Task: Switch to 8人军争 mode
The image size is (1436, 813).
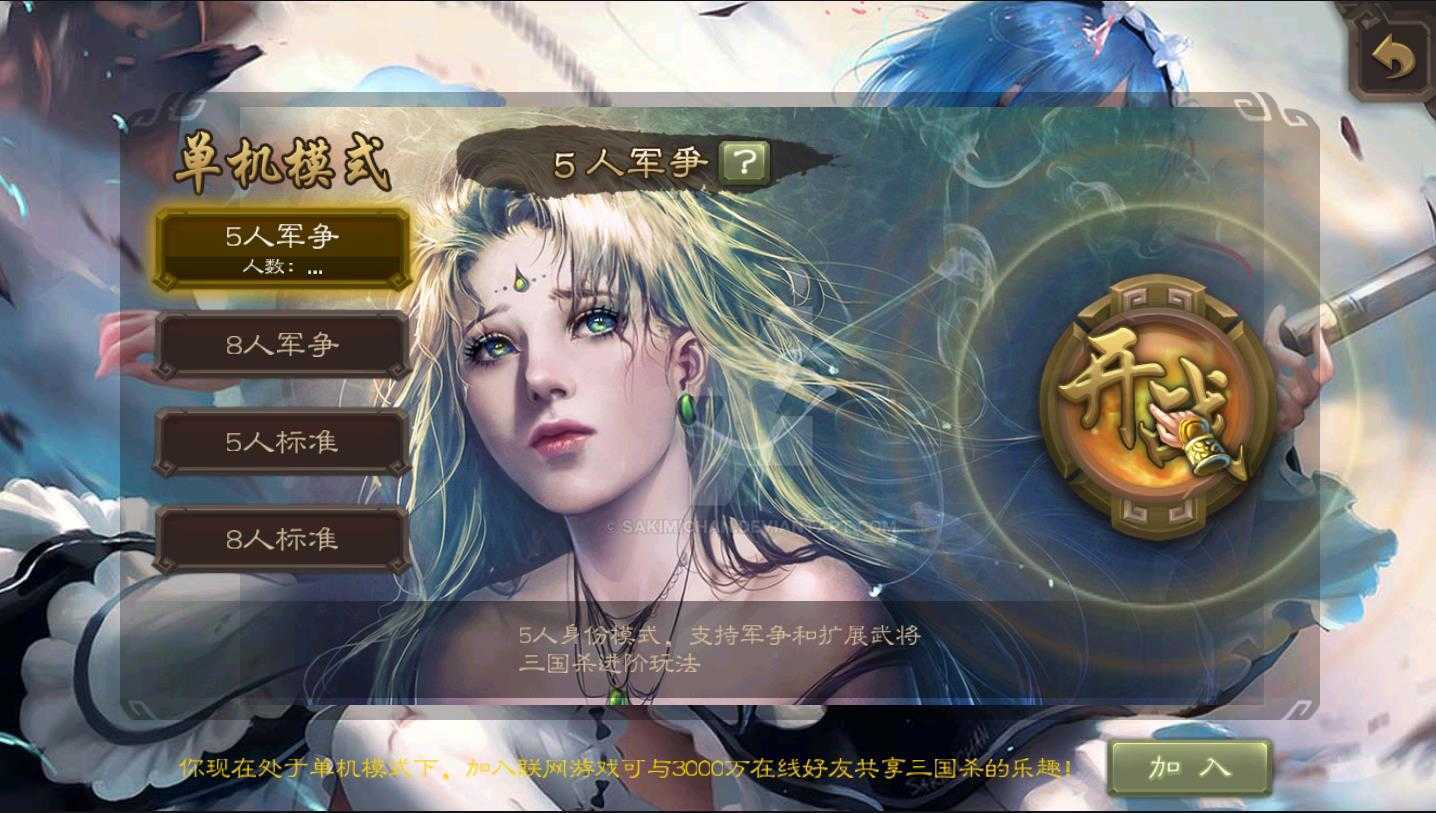Action: point(283,345)
